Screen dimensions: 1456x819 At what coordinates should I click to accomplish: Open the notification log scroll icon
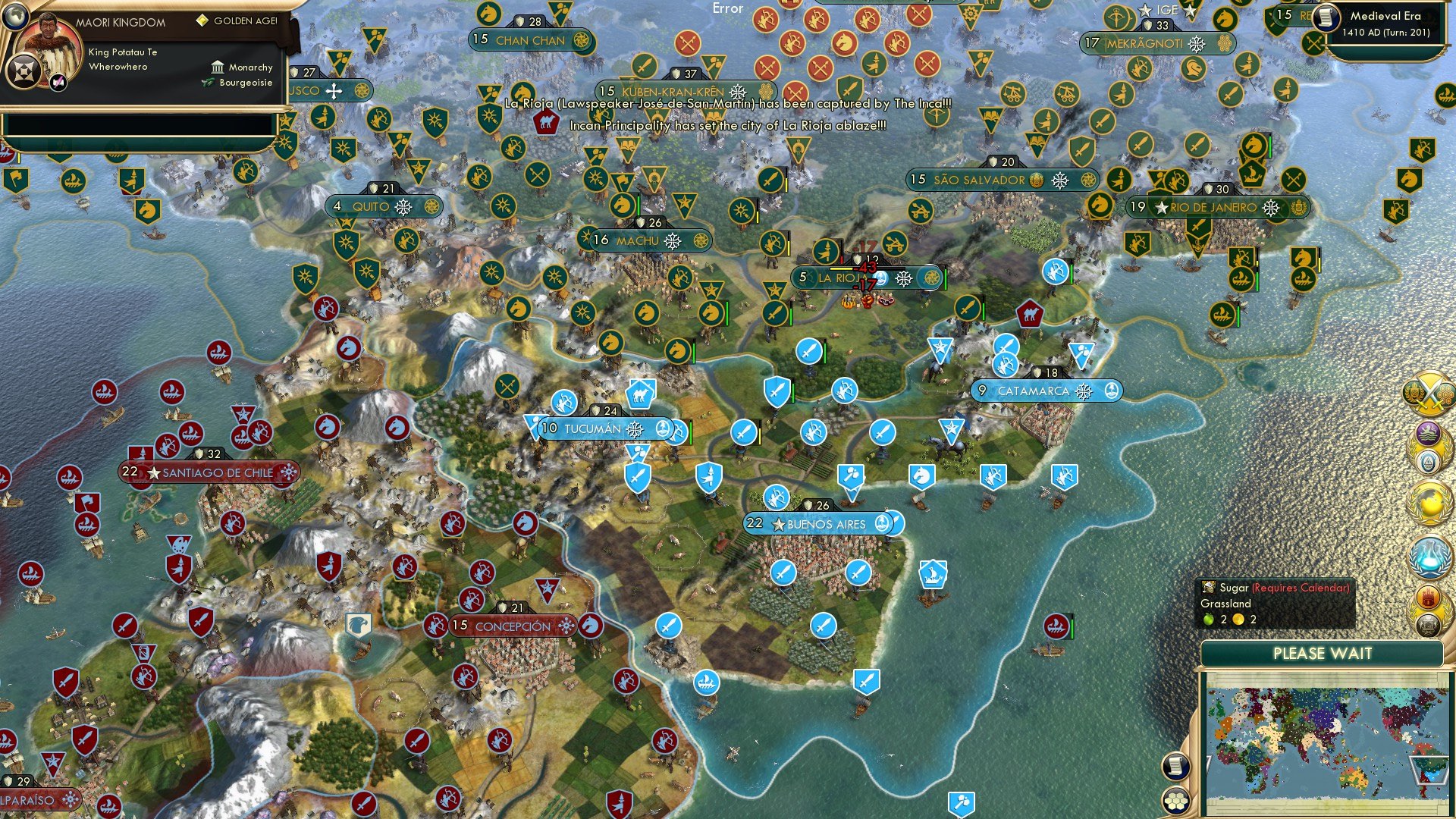1176,766
